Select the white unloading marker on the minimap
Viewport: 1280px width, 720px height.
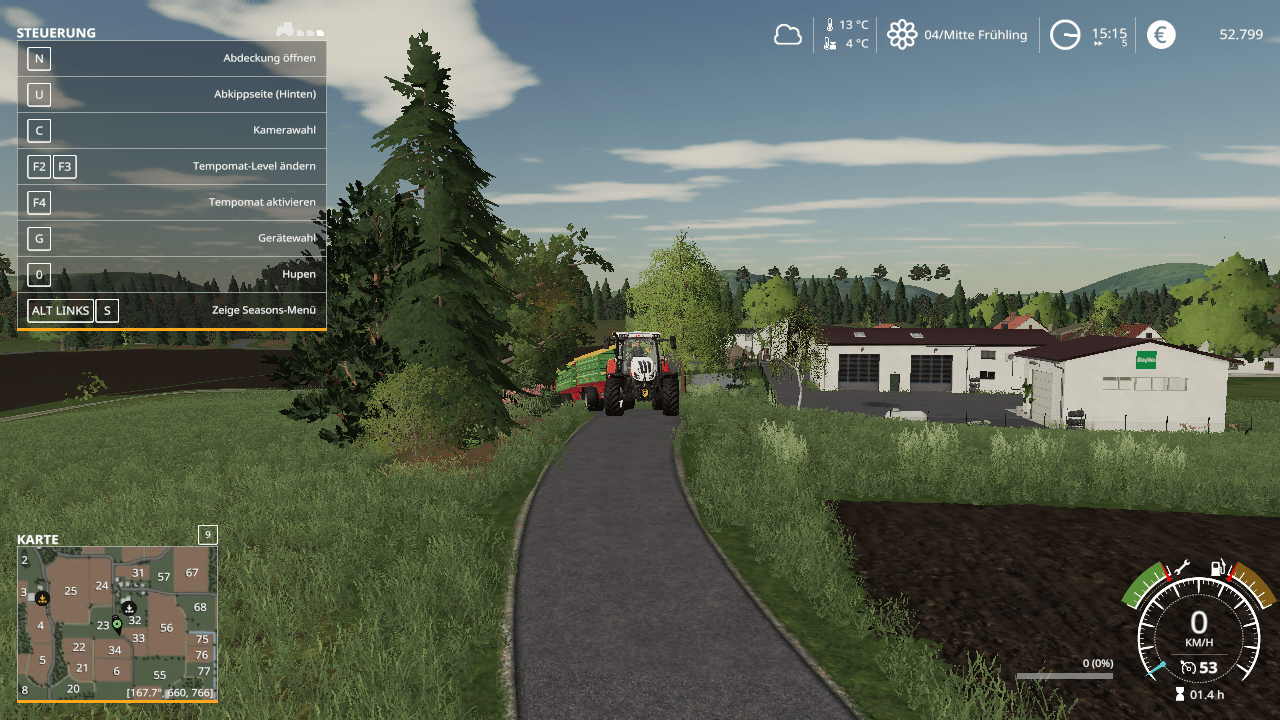pyautogui.click(x=129, y=607)
